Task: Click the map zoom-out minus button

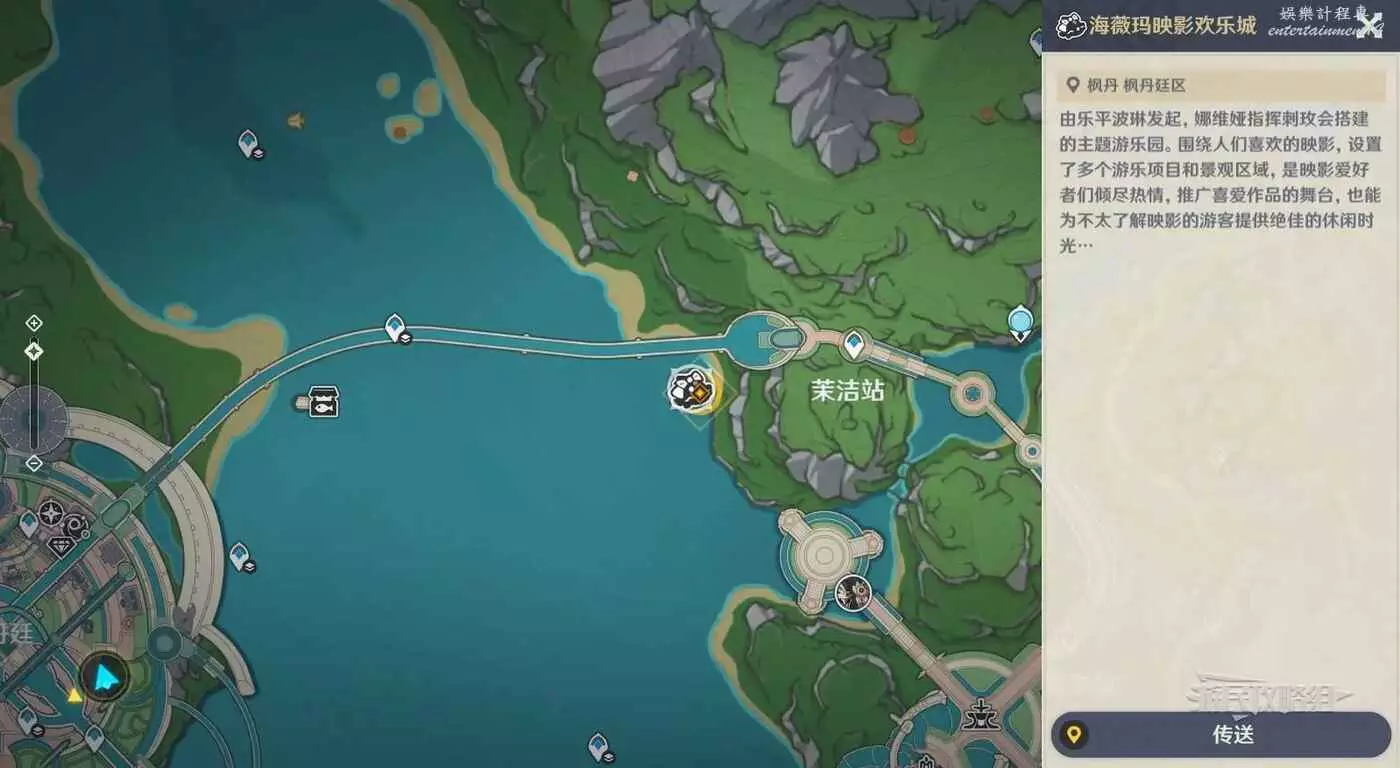Action: [x=34, y=463]
